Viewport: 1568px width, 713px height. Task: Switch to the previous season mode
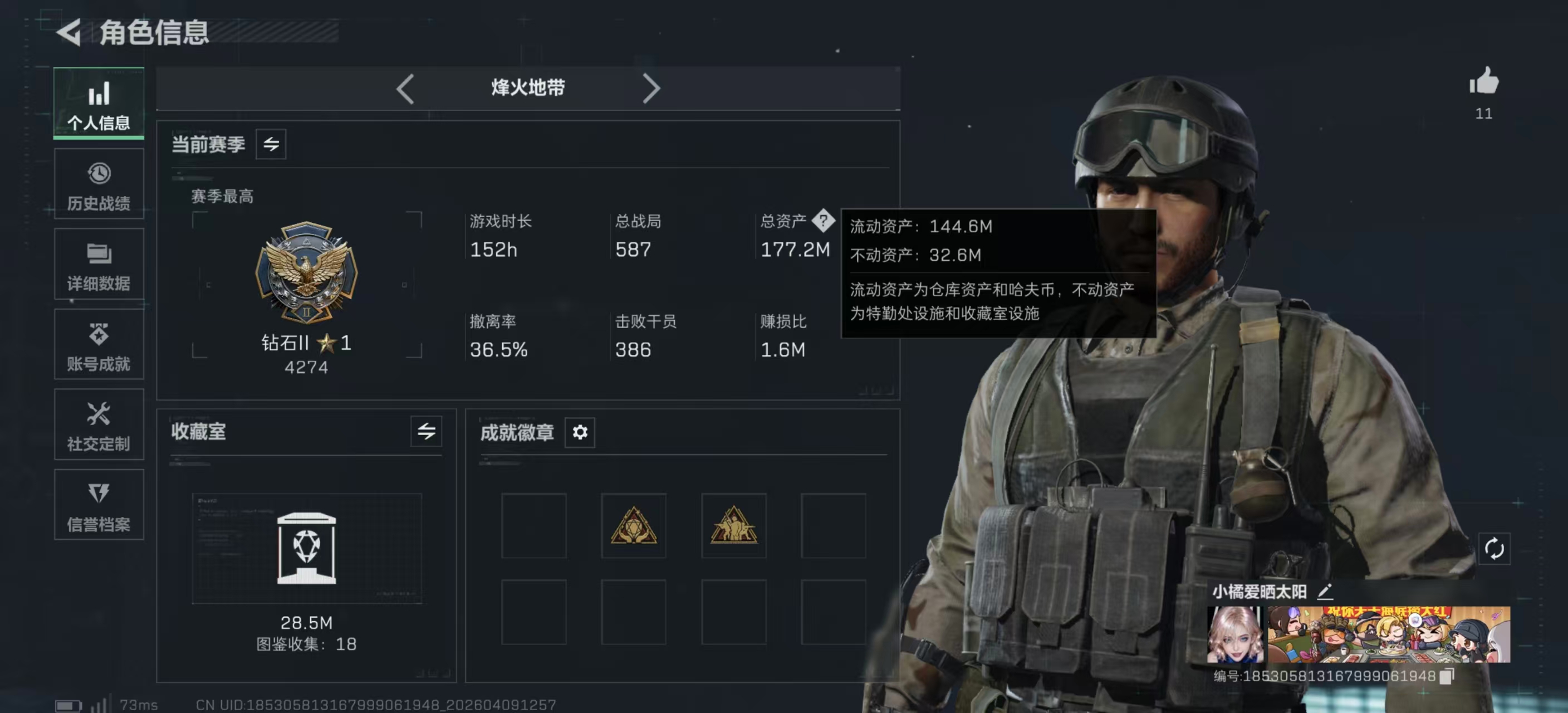point(405,88)
